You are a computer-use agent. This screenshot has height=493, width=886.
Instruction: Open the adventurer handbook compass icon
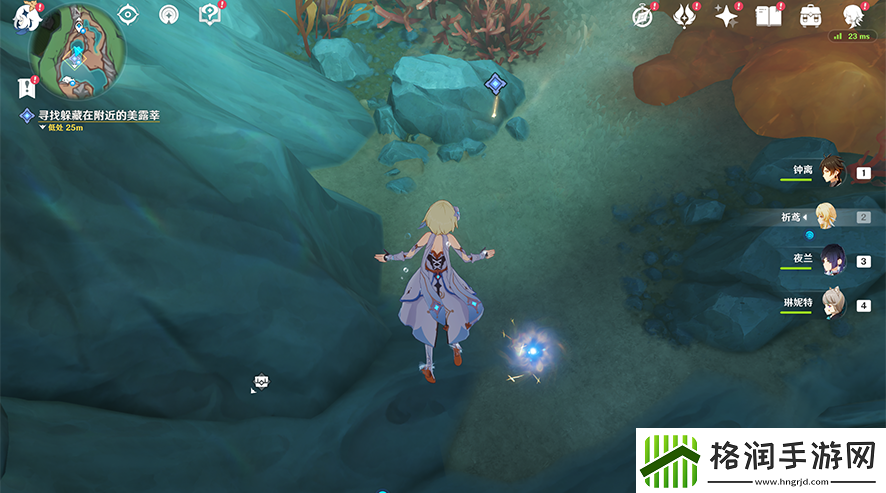pyautogui.click(x=643, y=15)
